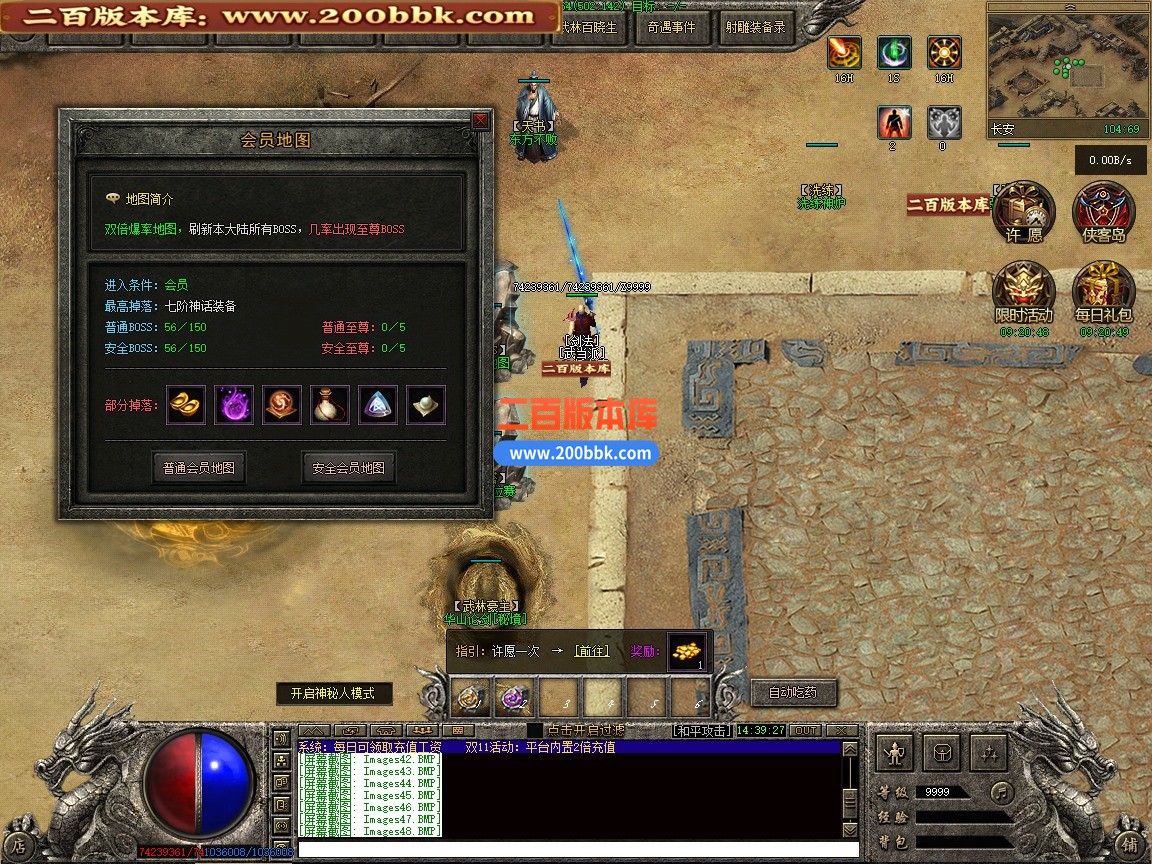Claim the 每日礼包 daily gift
Image resolution: width=1152 pixels, height=864 pixels.
click(x=1103, y=292)
